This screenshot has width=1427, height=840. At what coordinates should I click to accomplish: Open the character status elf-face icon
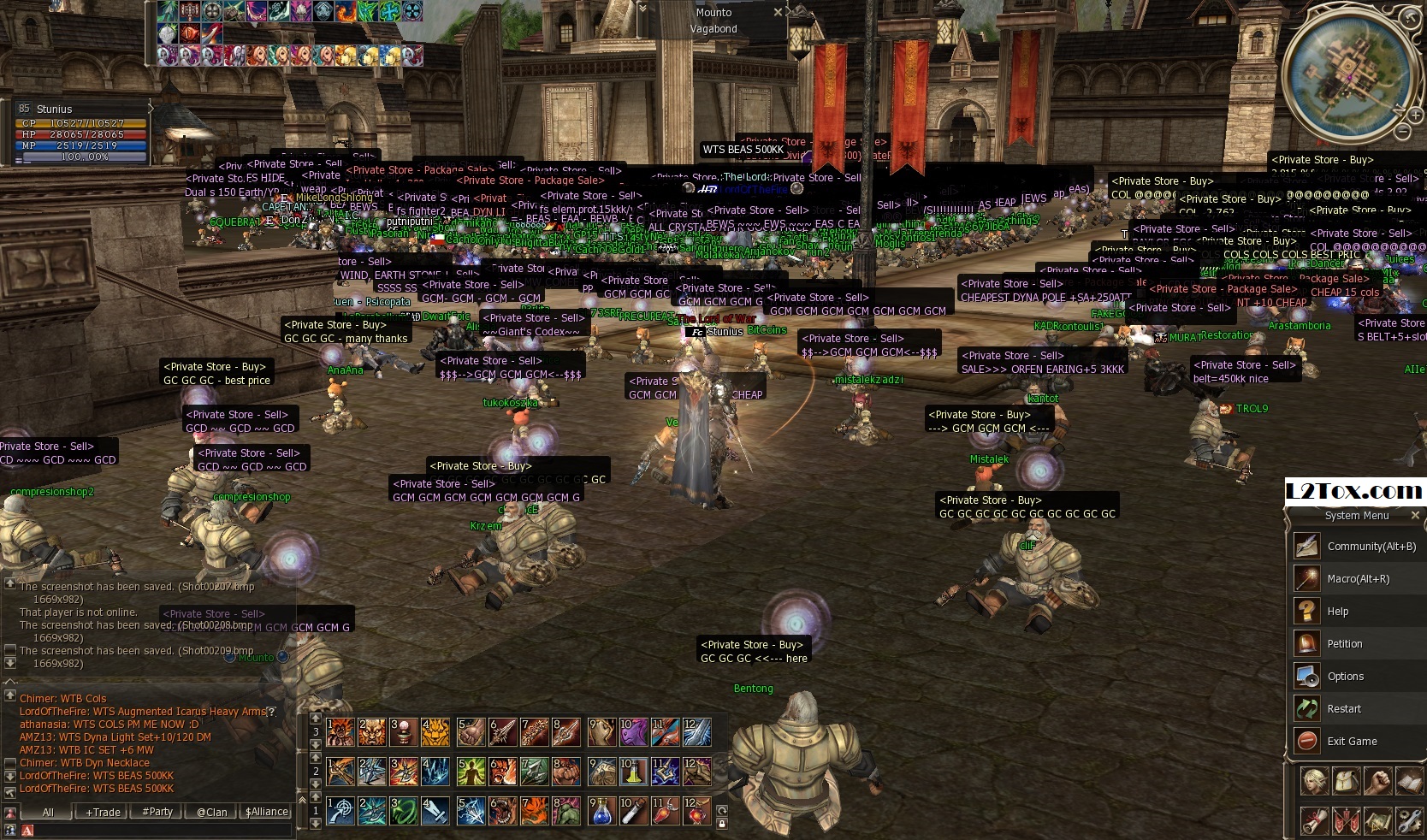click(x=1314, y=781)
